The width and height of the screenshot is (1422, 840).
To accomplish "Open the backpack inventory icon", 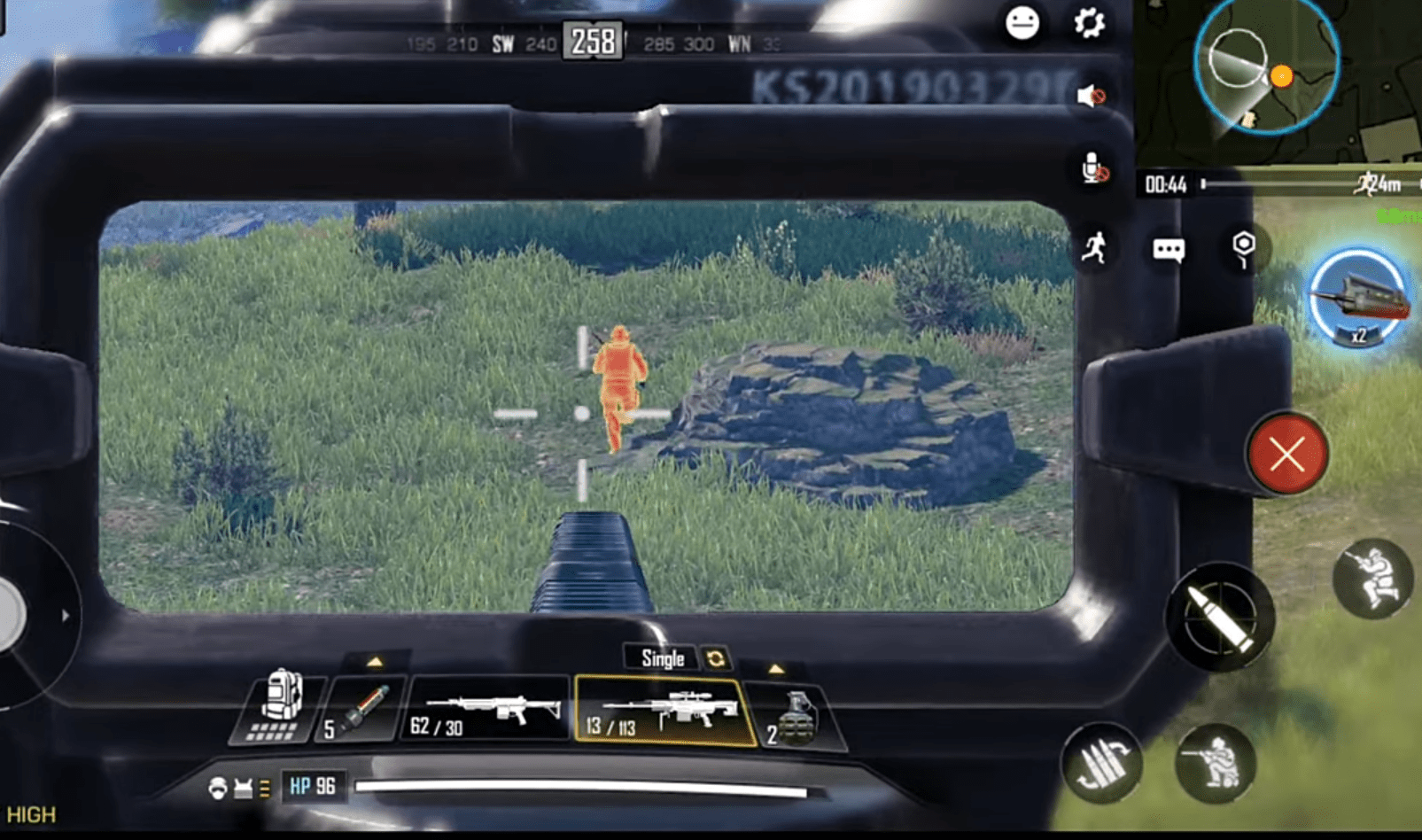I will 281,704.
